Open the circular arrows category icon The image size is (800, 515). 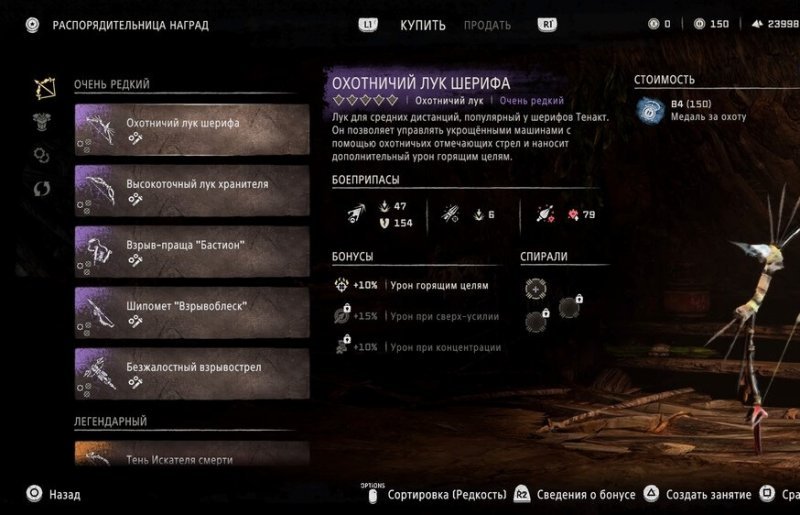click(x=43, y=188)
